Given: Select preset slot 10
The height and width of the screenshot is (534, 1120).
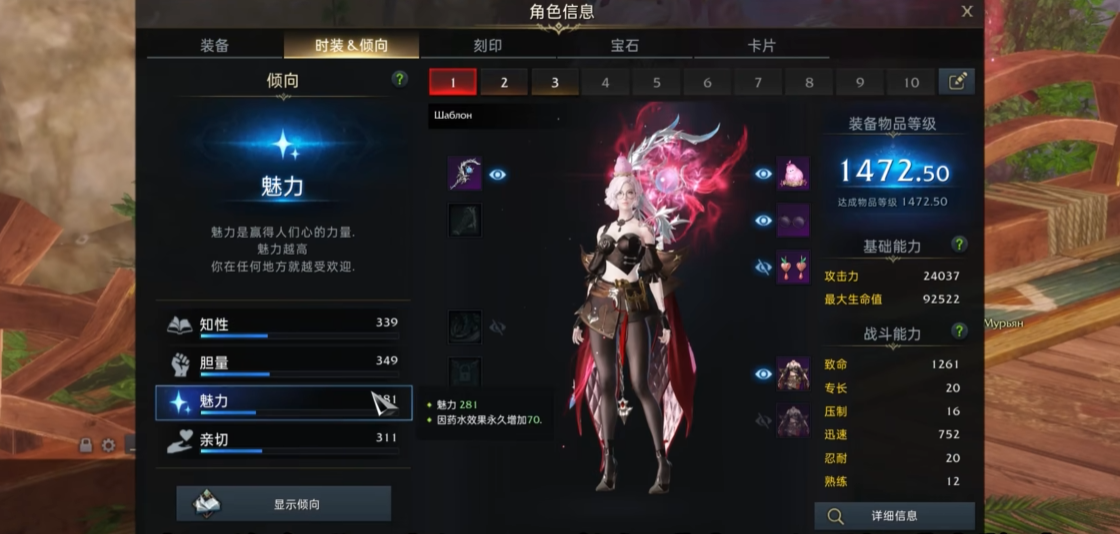Looking at the screenshot, I should [x=911, y=82].
